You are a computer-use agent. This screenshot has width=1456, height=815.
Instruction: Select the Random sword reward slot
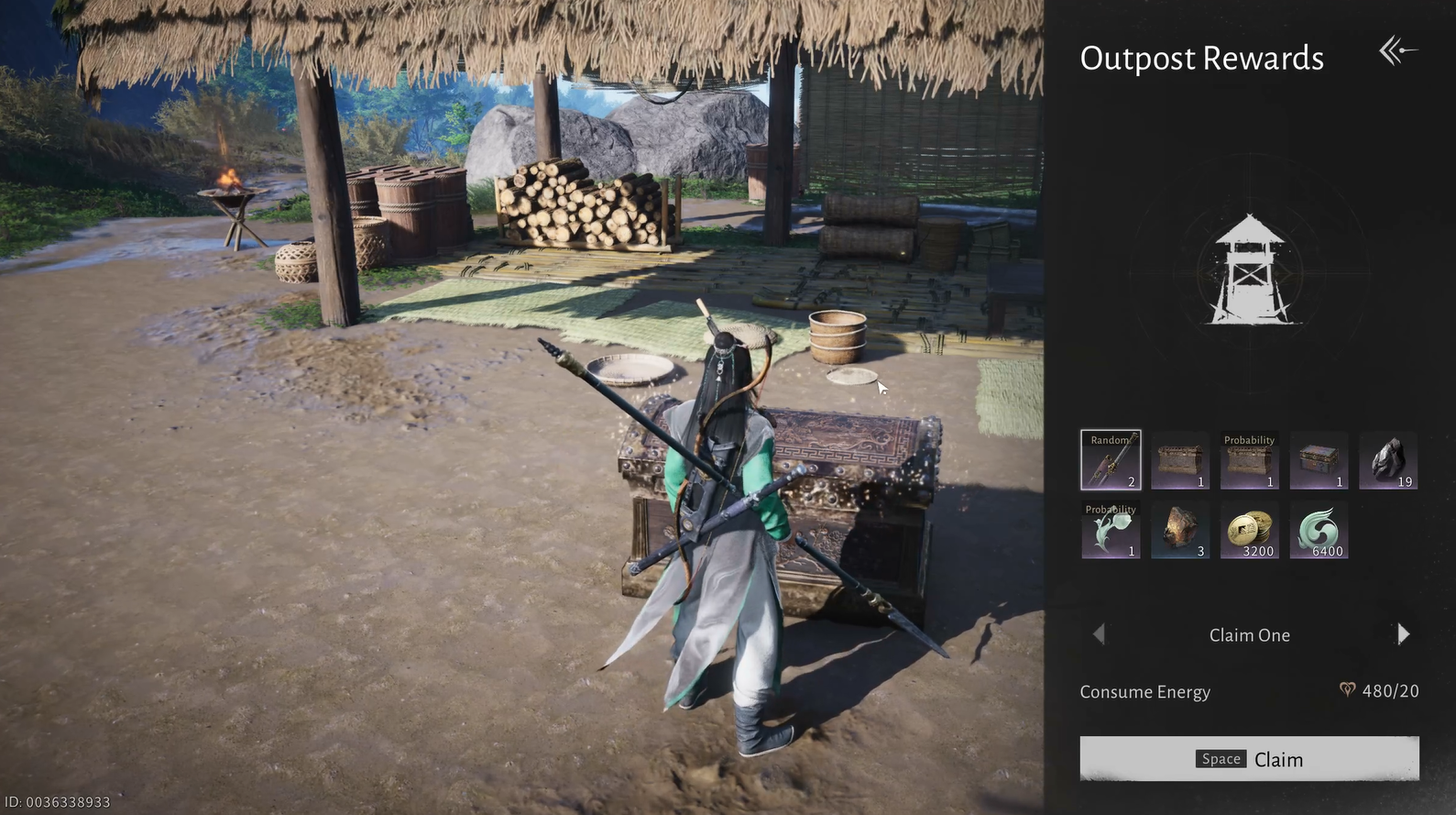(x=1111, y=460)
